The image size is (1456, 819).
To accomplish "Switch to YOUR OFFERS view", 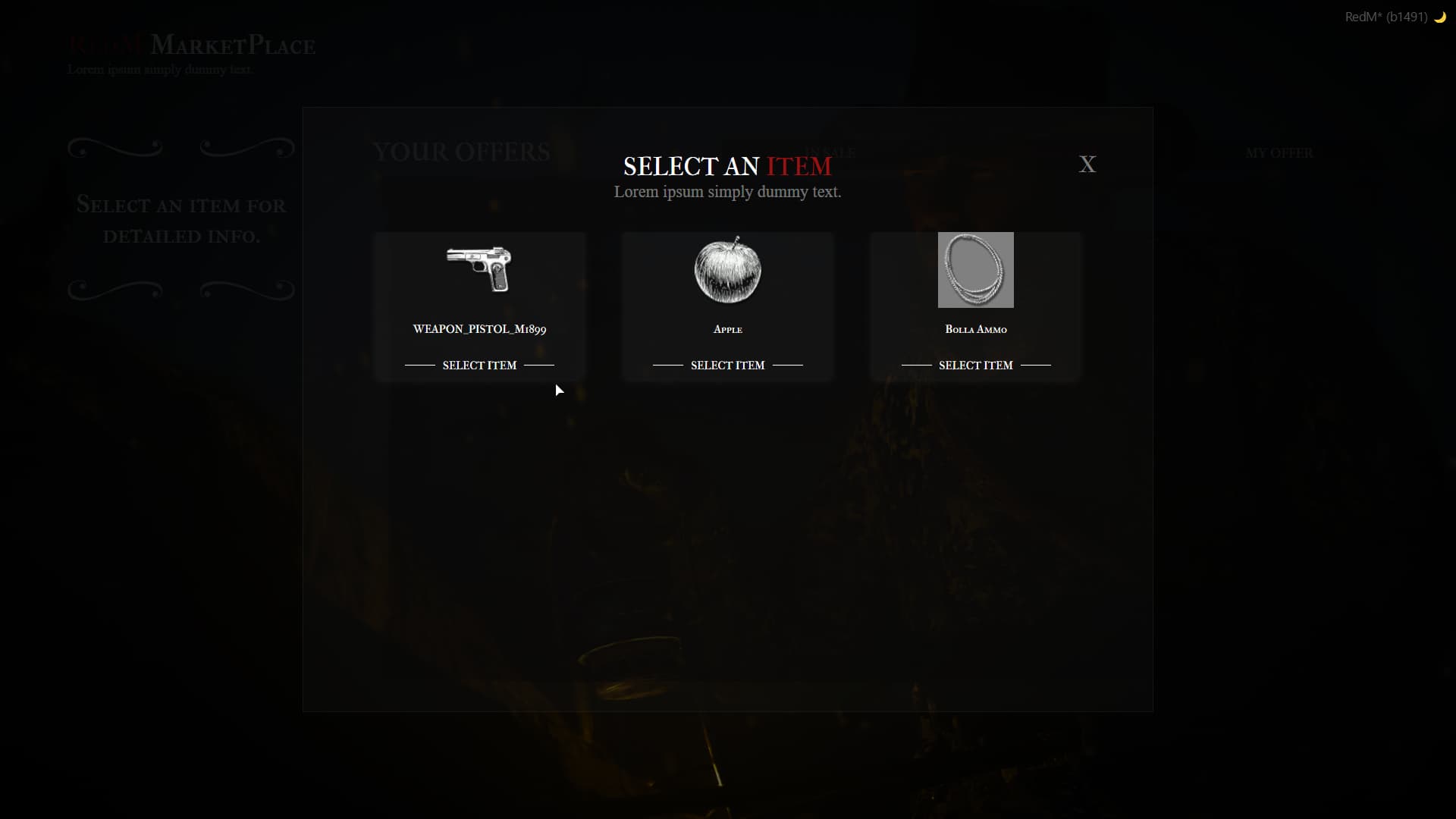I will pyautogui.click(x=461, y=152).
